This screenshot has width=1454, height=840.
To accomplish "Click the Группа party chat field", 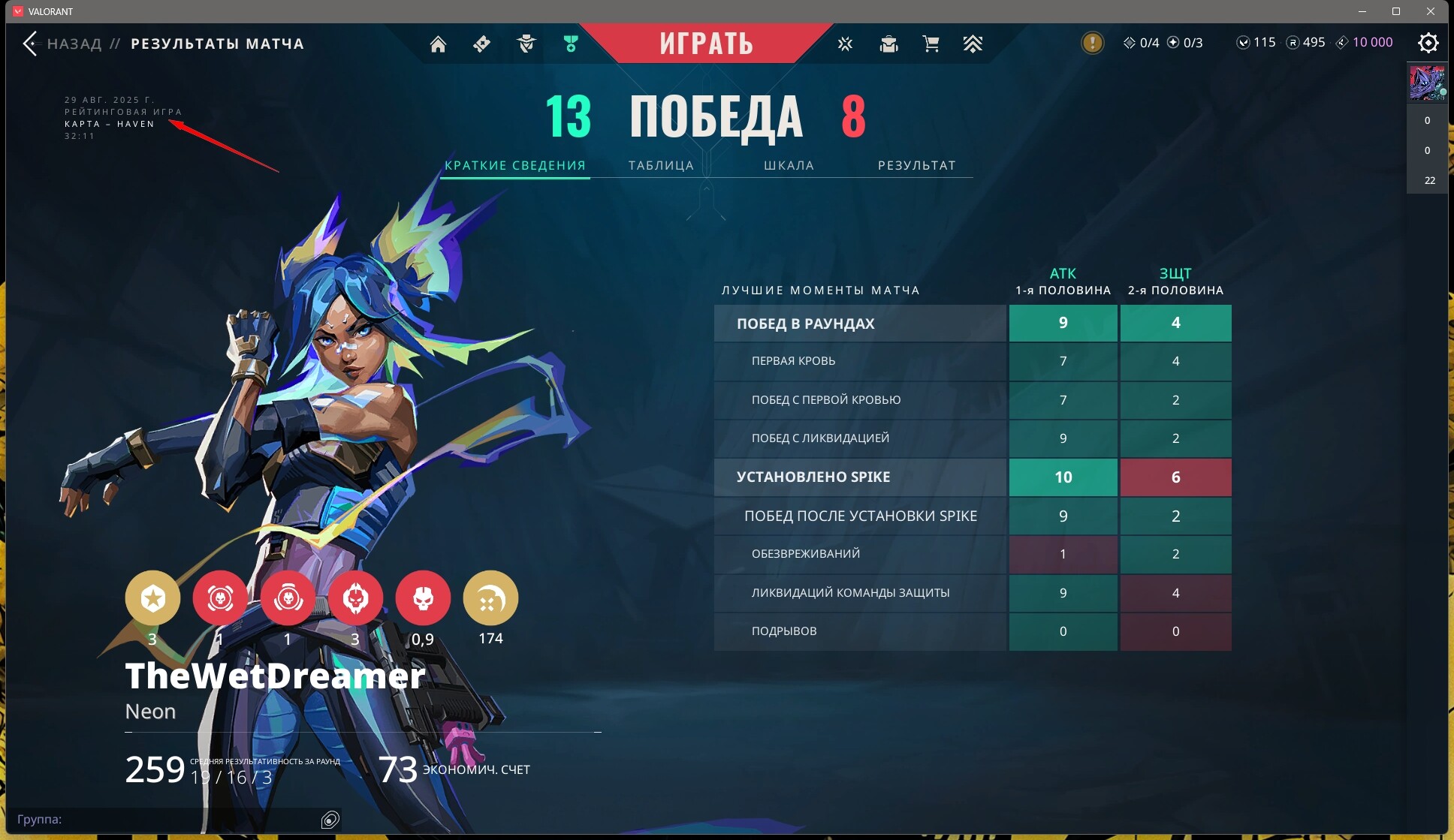I will (x=165, y=819).
